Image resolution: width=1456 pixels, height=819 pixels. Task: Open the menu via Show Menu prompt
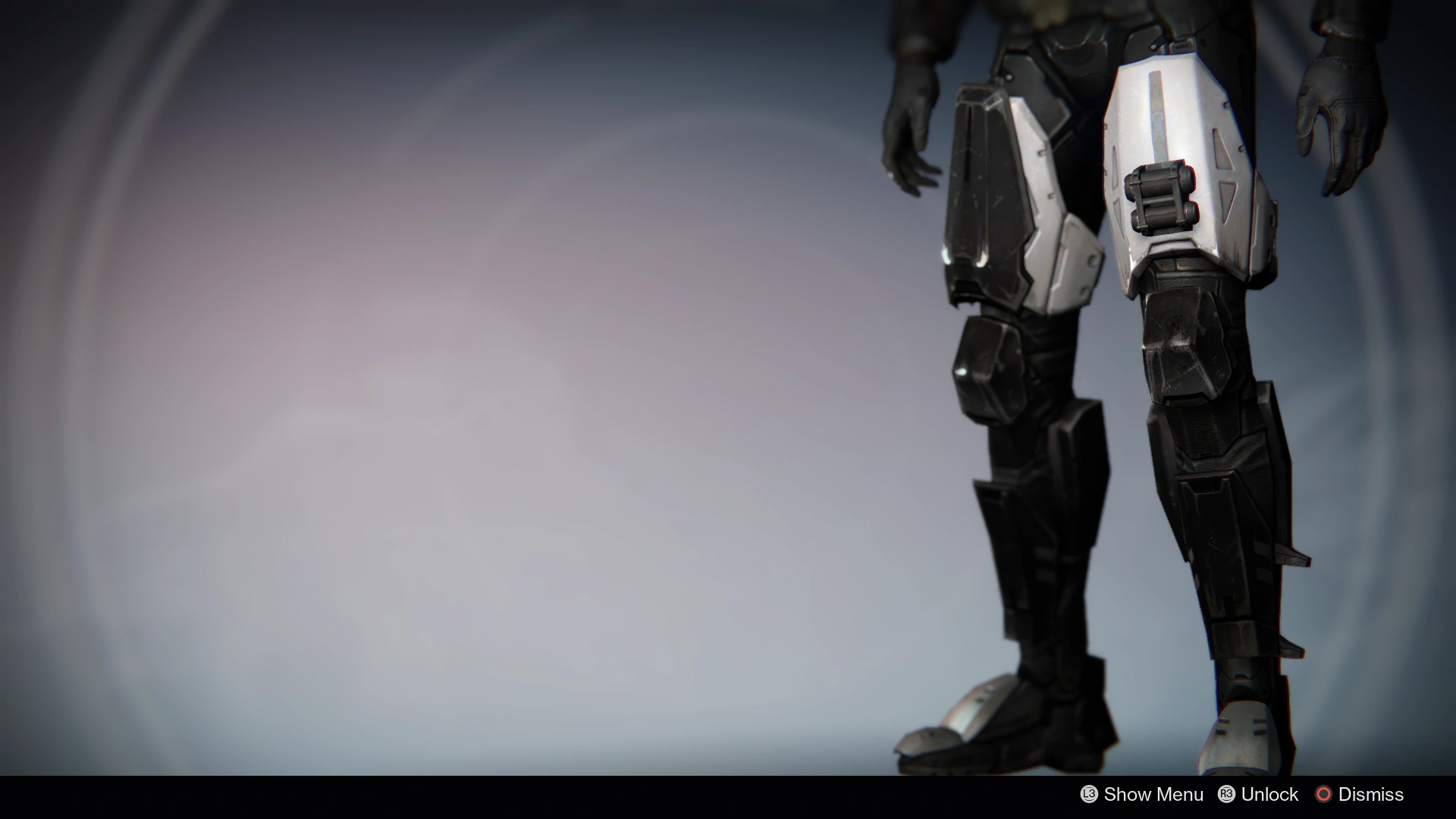pyautogui.click(x=1141, y=795)
